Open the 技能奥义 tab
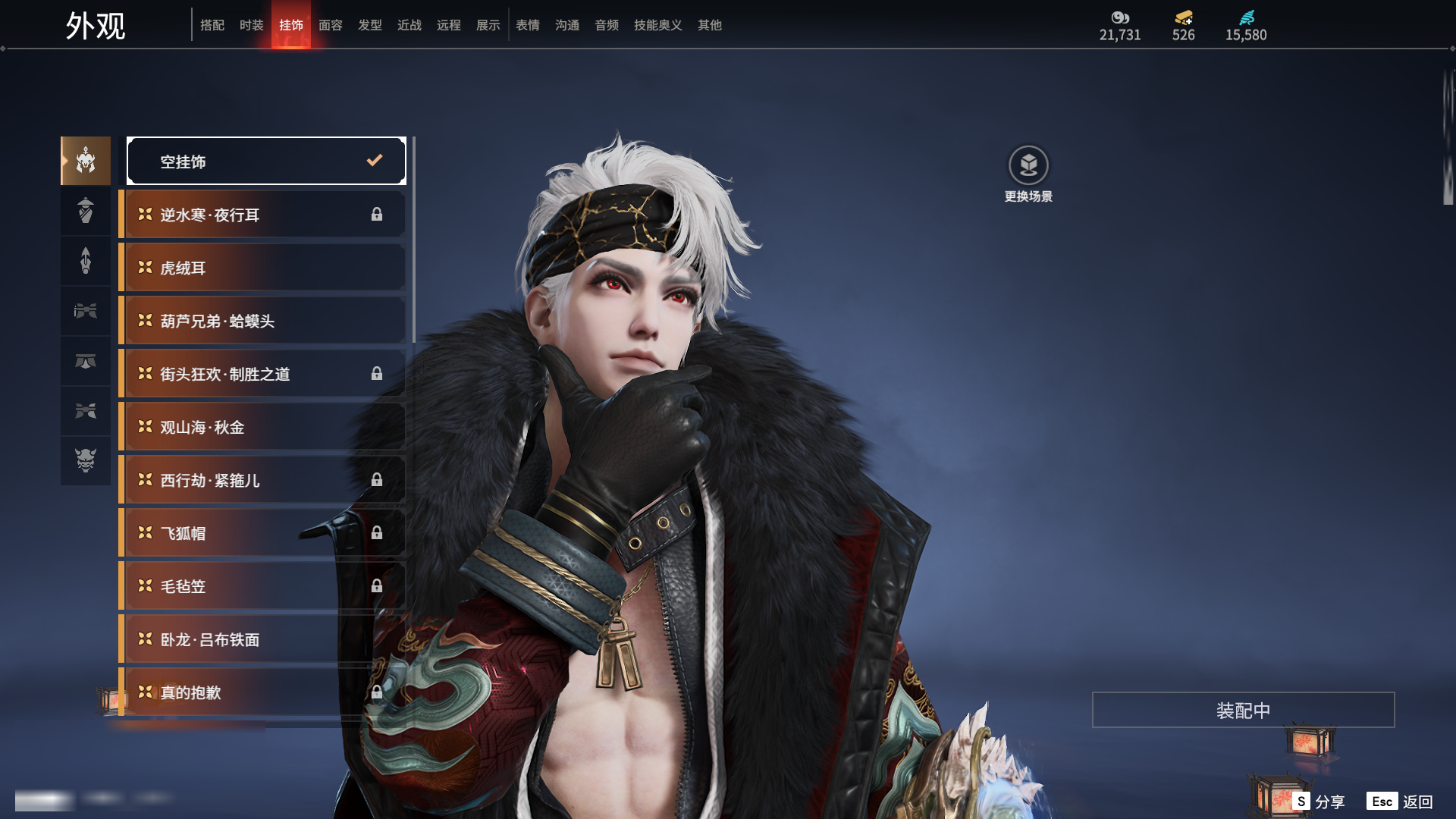The image size is (1456, 819). pos(657,25)
